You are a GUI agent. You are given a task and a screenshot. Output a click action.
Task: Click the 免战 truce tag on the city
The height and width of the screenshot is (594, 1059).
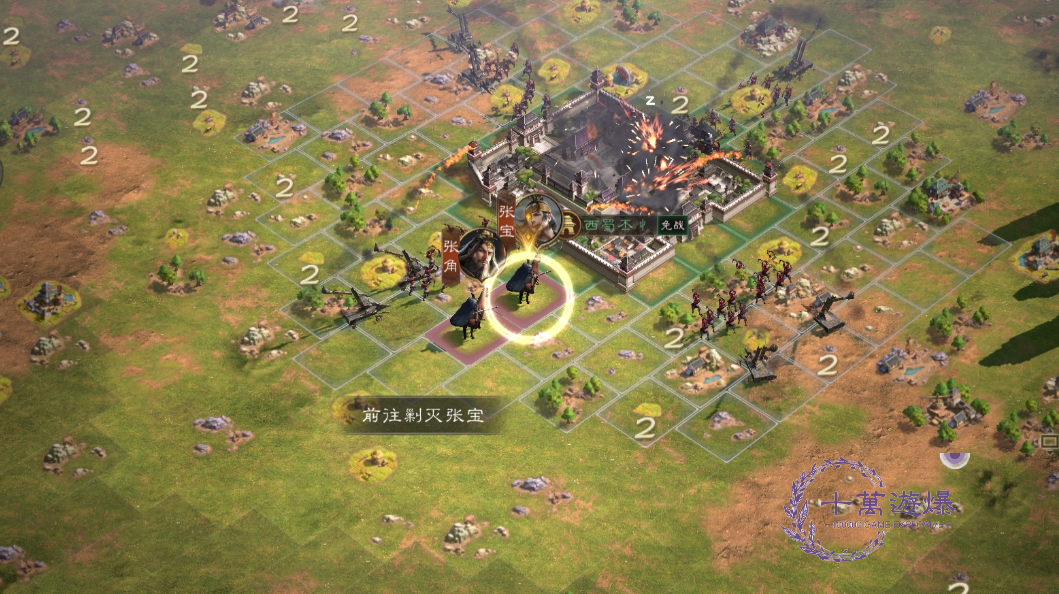[x=669, y=225]
